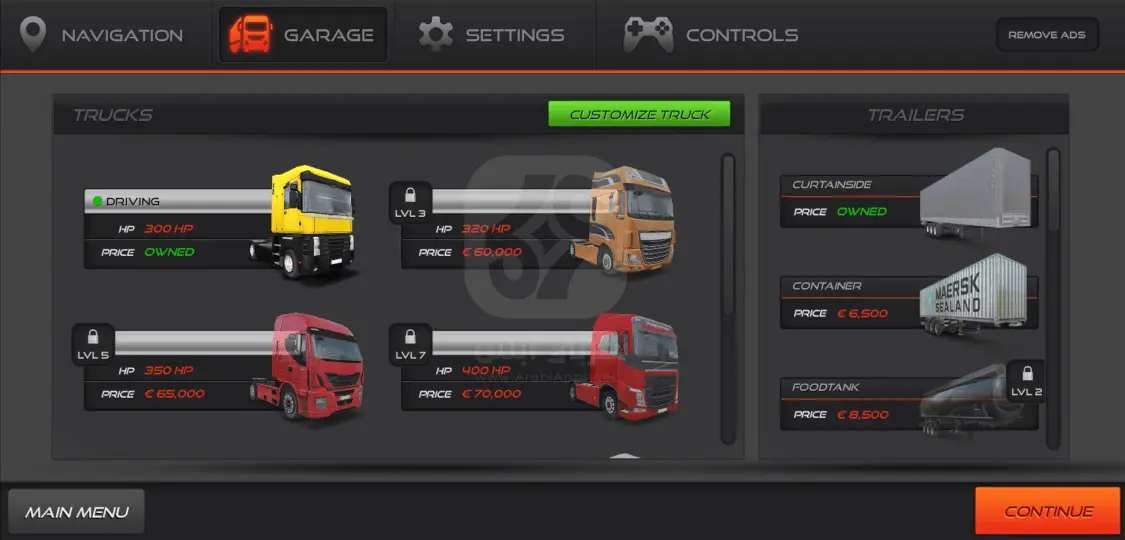
Task: Click the Remove Ads button
Action: pos(1046,35)
